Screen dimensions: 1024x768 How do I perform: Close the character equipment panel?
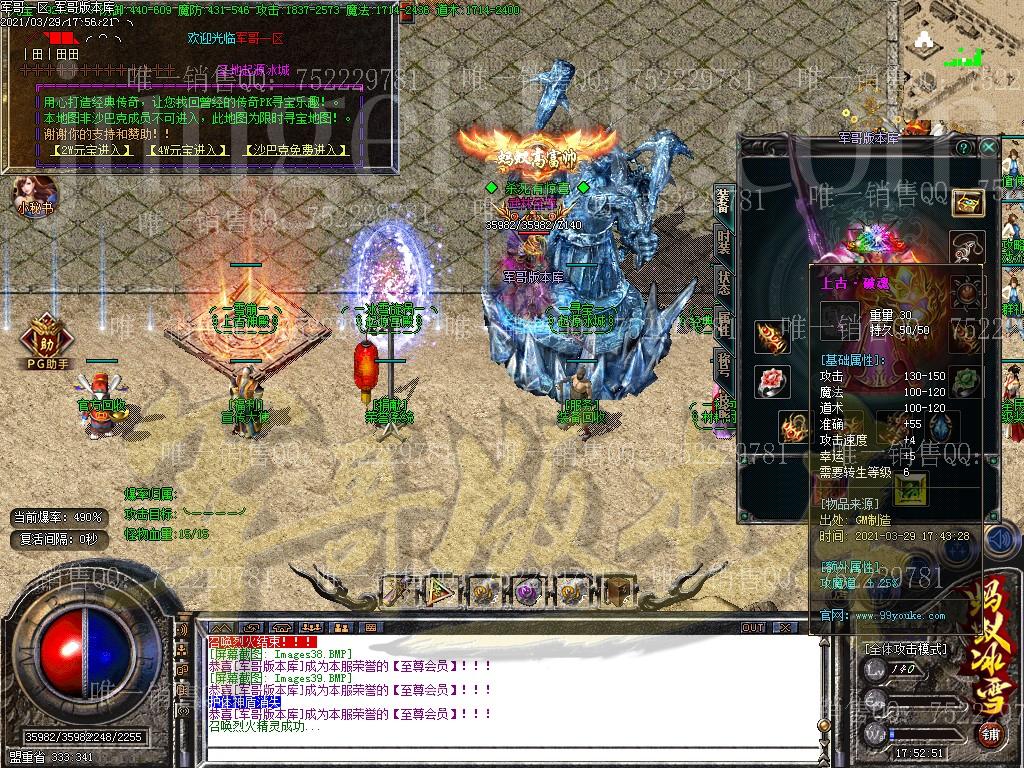tap(988, 147)
